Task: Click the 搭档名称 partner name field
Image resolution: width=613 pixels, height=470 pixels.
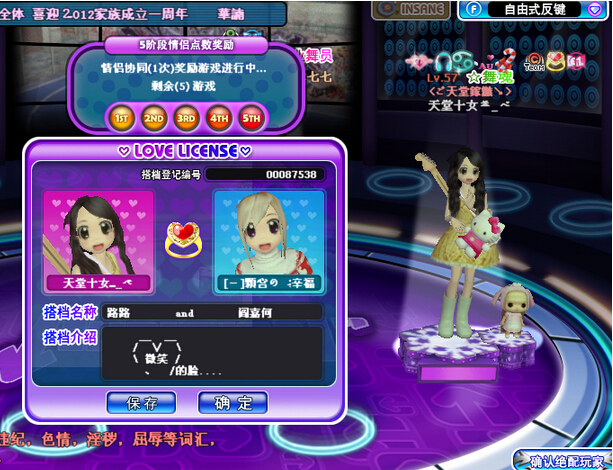Action: pyautogui.click(x=212, y=313)
